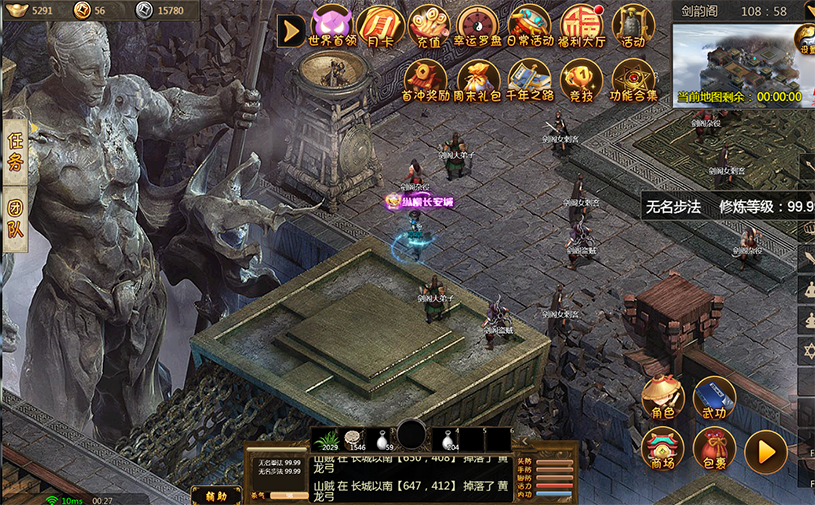Open the 武功 martial skills menu
This screenshot has height=505, width=815.
click(x=714, y=397)
